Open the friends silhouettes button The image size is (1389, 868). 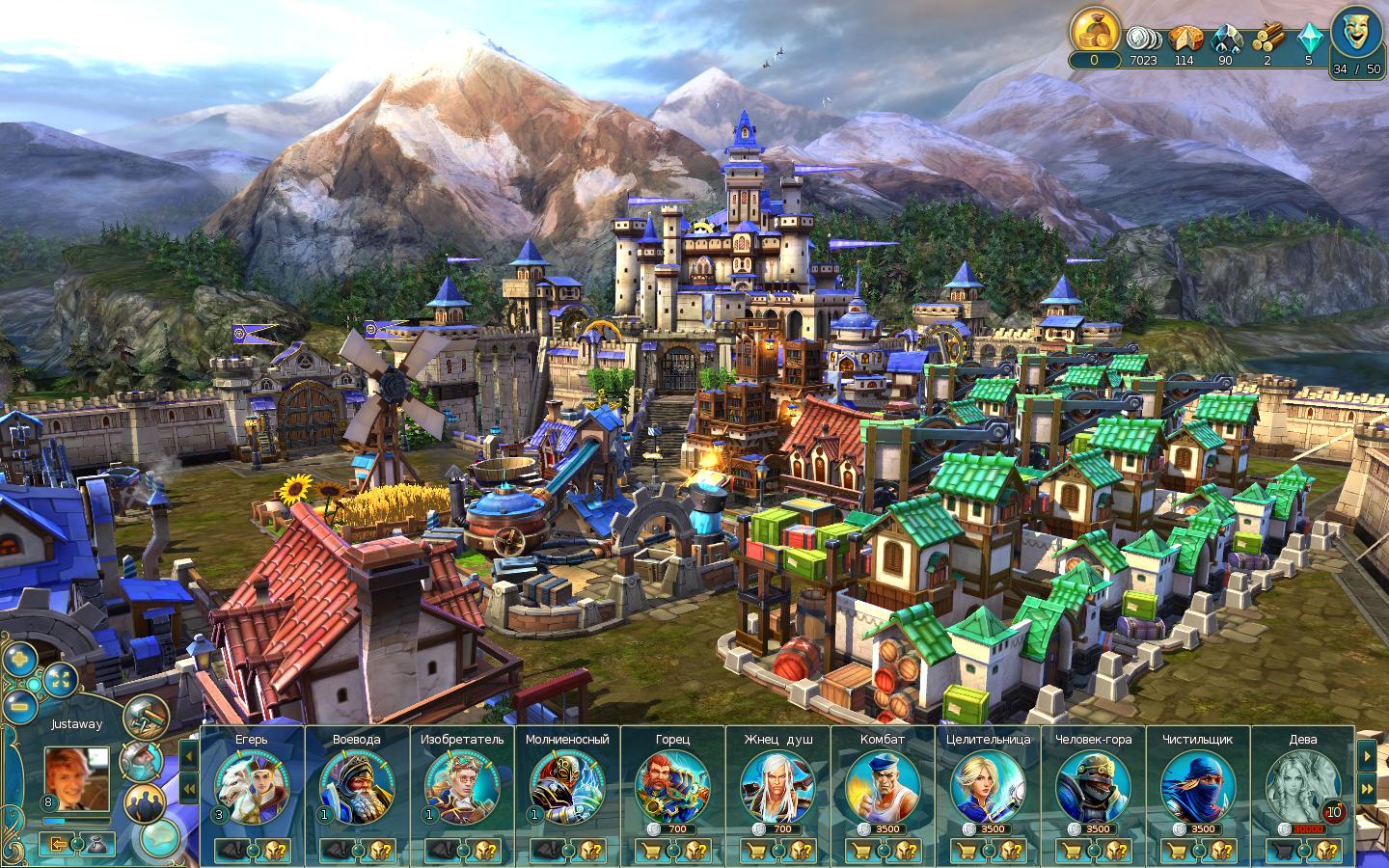(x=146, y=800)
